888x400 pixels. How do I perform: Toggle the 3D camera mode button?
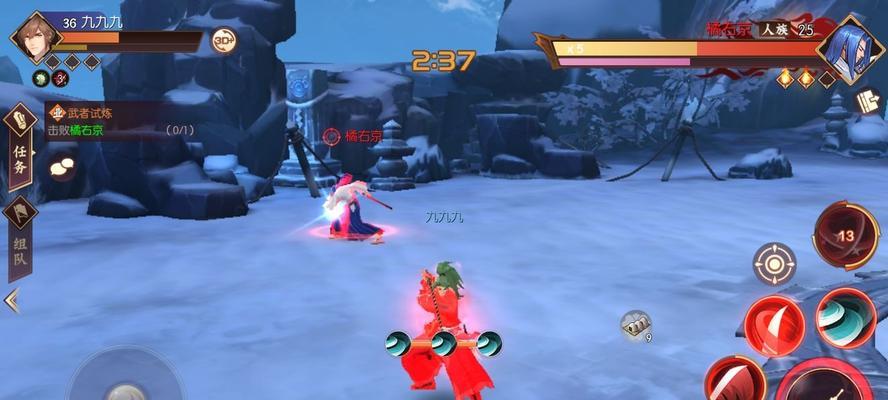pyautogui.click(x=224, y=41)
